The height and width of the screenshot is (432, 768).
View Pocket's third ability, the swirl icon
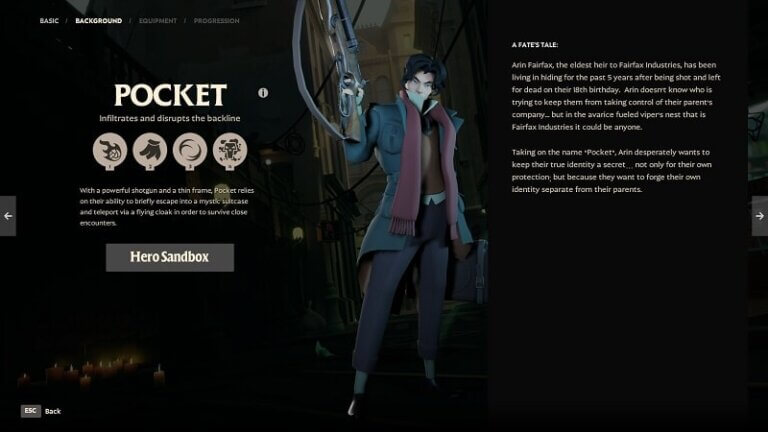click(x=190, y=152)
